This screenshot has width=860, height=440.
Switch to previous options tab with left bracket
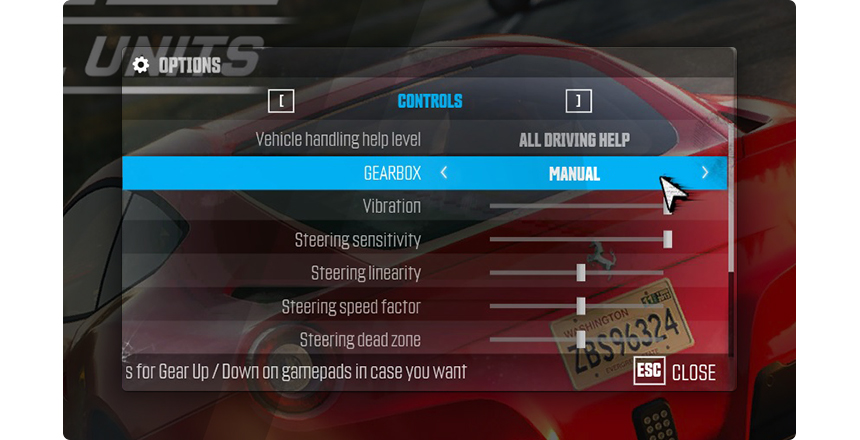[282, 101]
